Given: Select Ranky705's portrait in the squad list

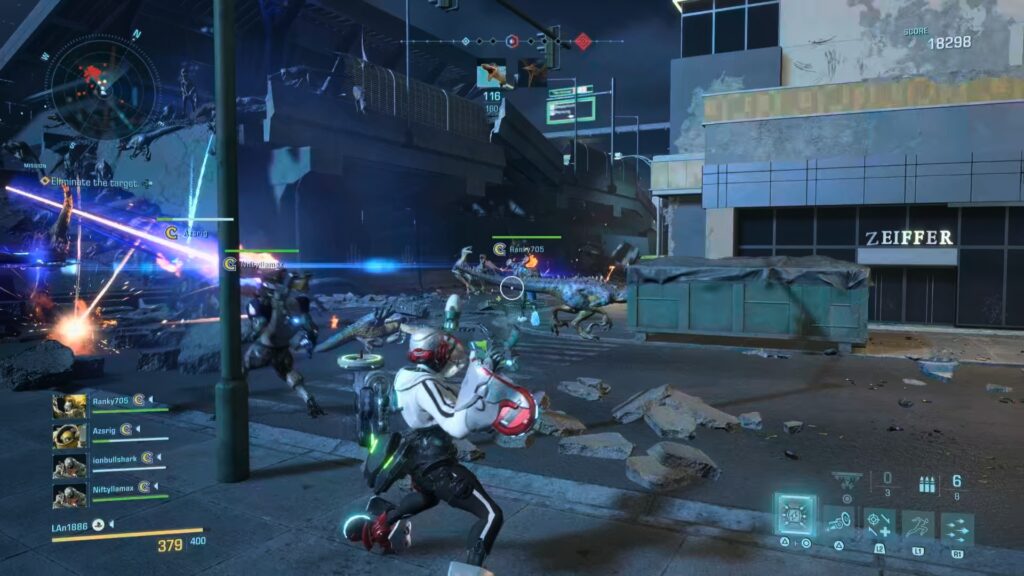Looking at the screenshot, I should (x=69, y=405).
